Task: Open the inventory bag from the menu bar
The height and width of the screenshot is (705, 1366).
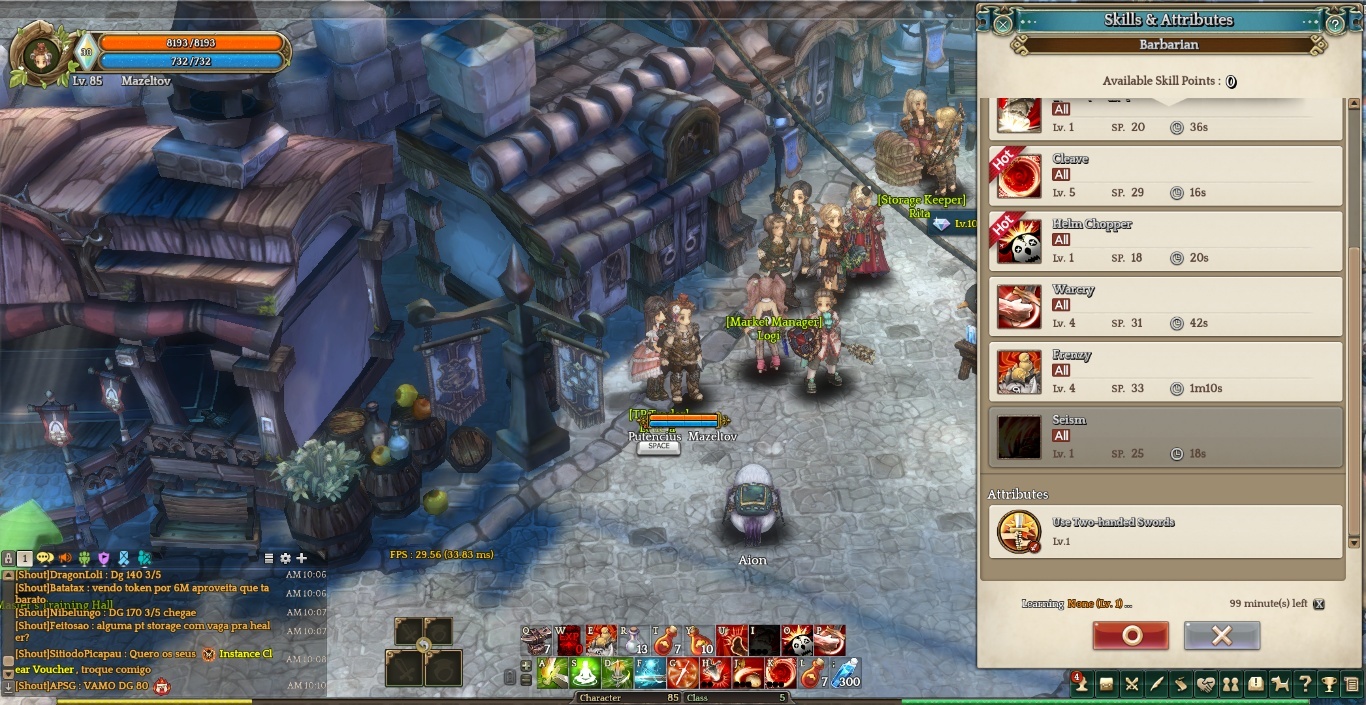Action: pyautogui.click(x=1106, y=685)
